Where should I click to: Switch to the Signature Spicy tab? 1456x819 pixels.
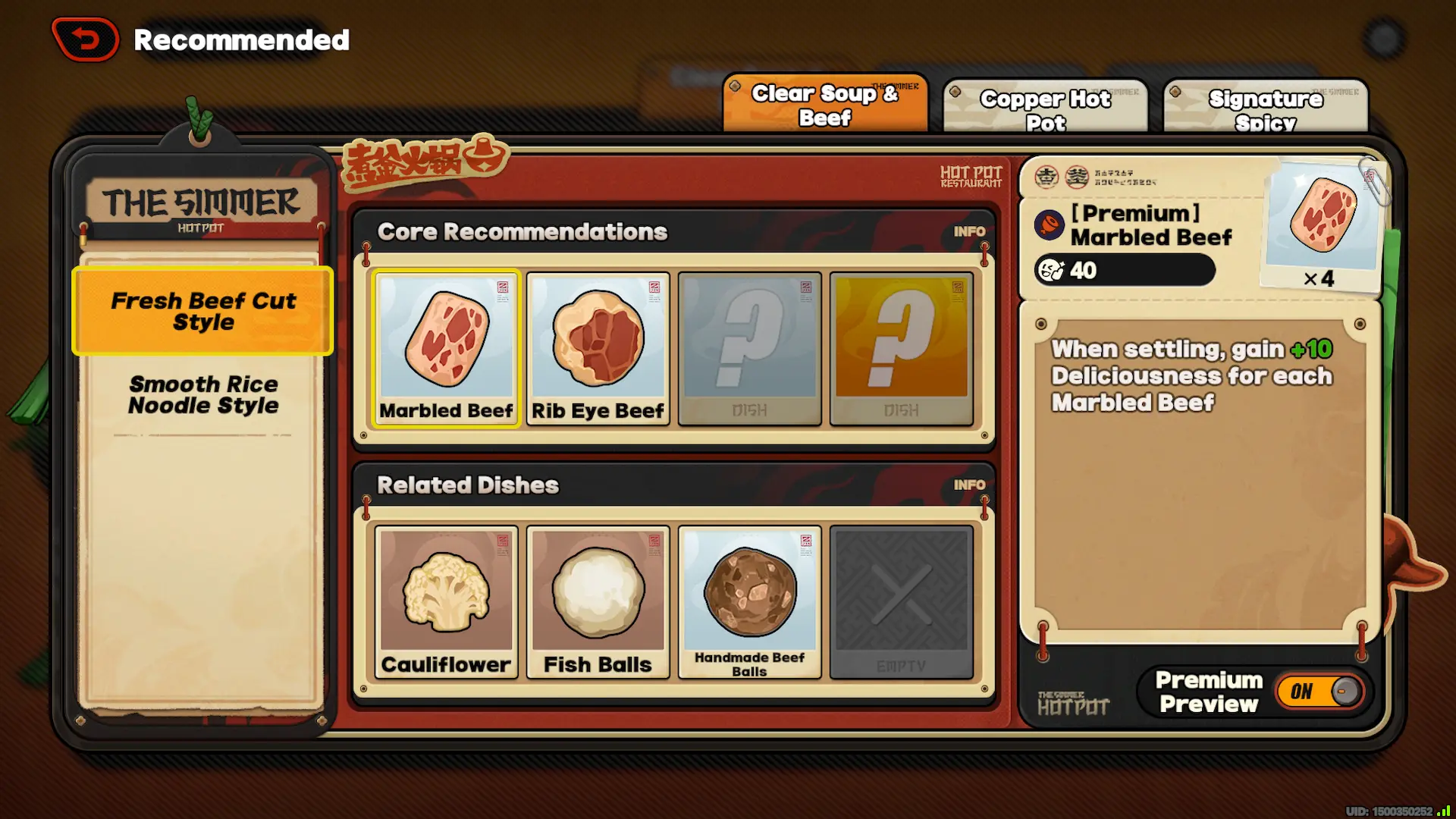(x=1265, y=106)
